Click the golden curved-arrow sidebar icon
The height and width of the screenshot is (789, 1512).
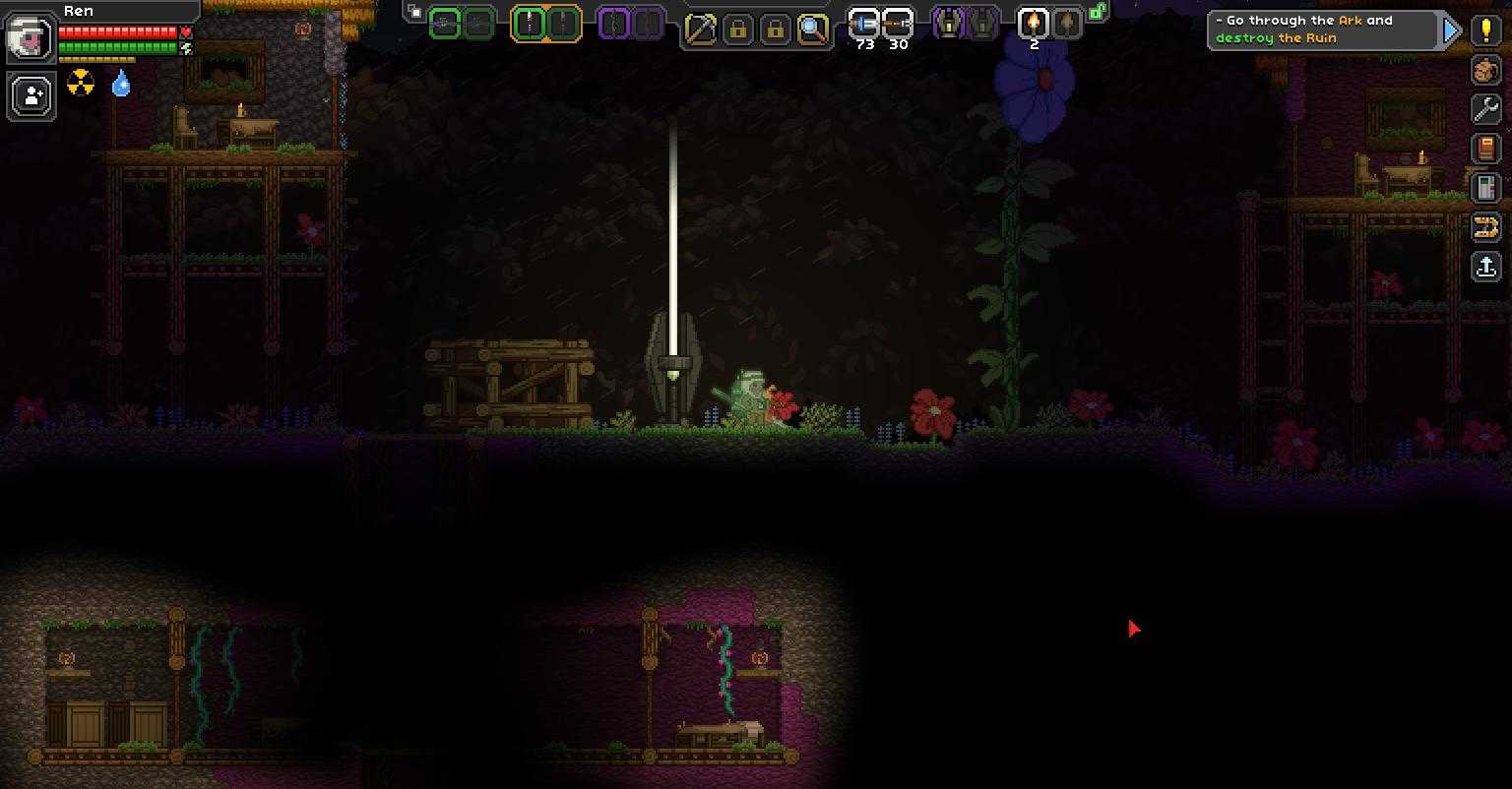(x=1486, y=228)
